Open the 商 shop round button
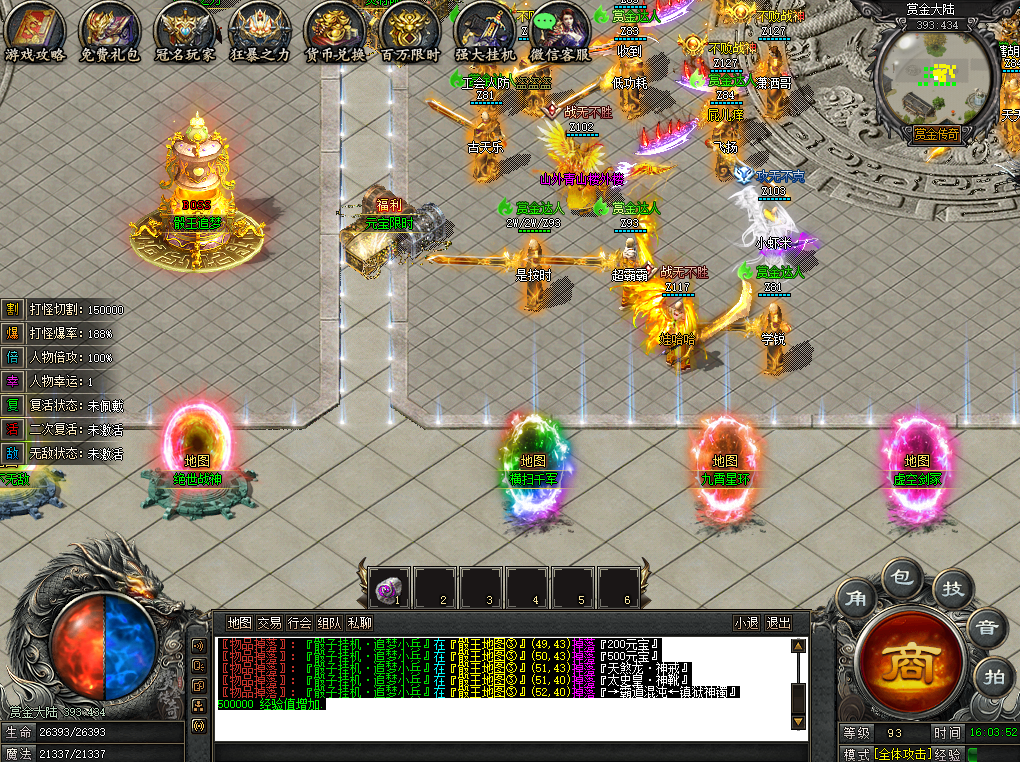 (911, 660)
